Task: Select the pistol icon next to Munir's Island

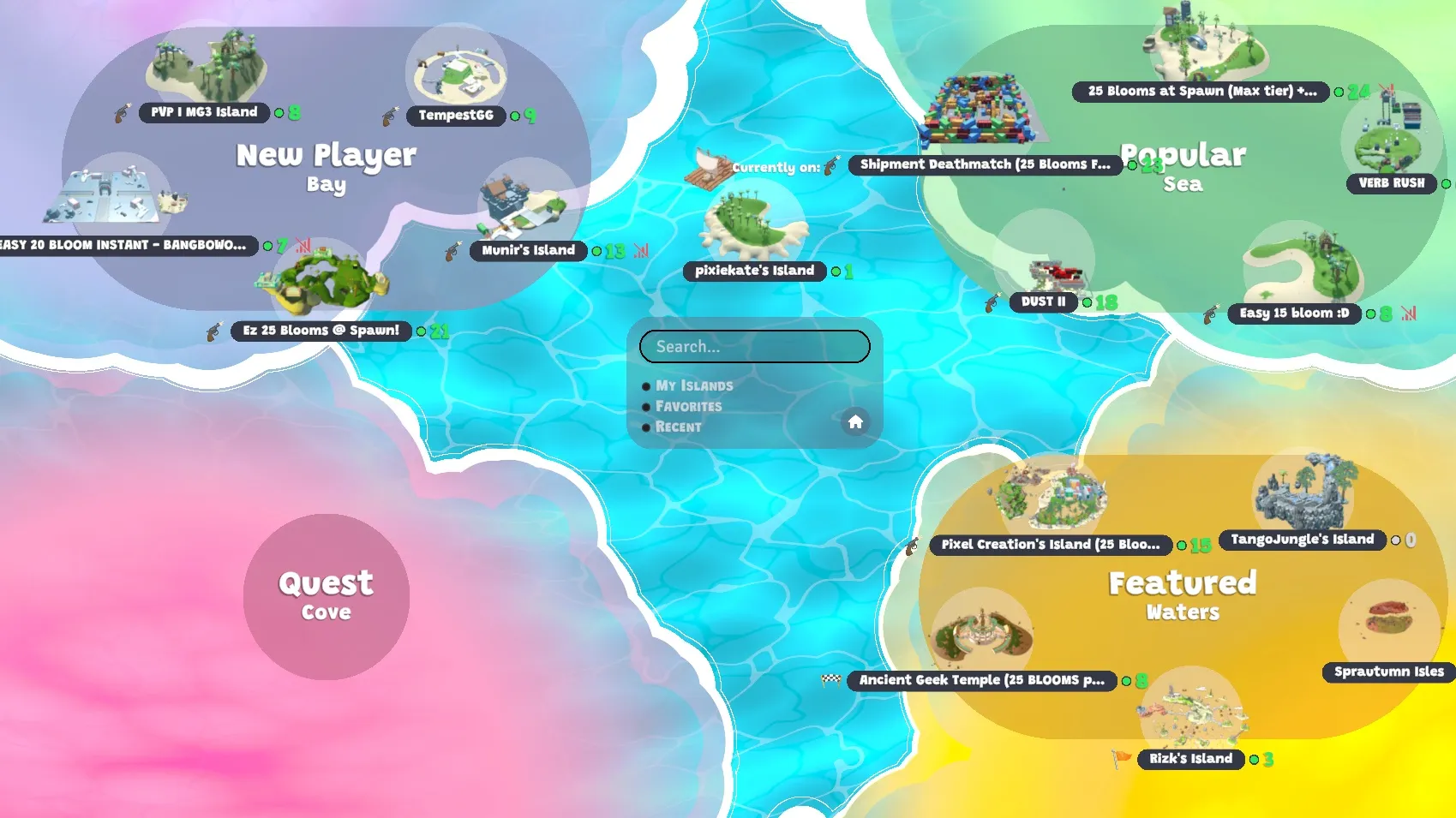Action: pos(452,251)
